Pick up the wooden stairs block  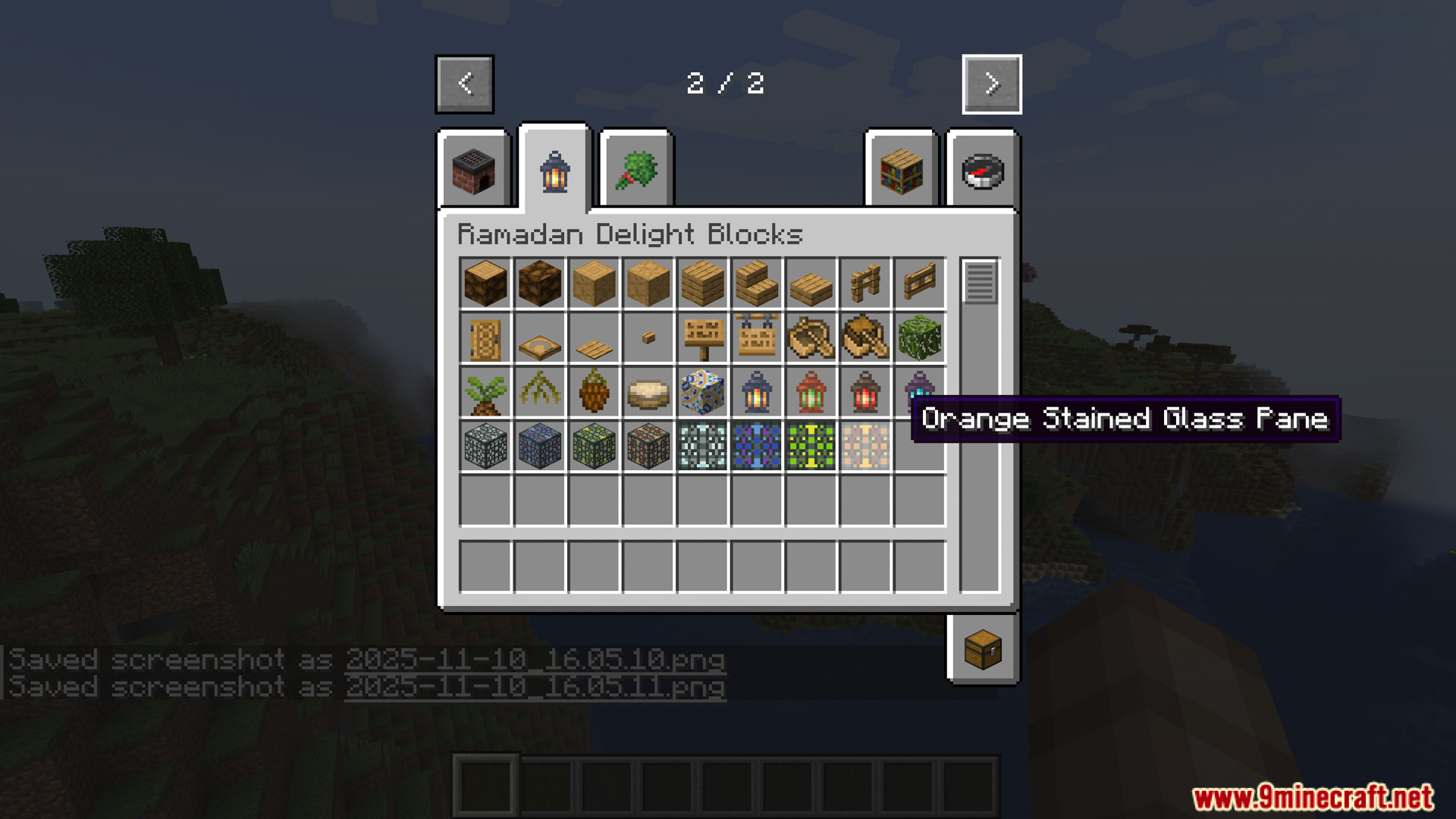(757, 283)
